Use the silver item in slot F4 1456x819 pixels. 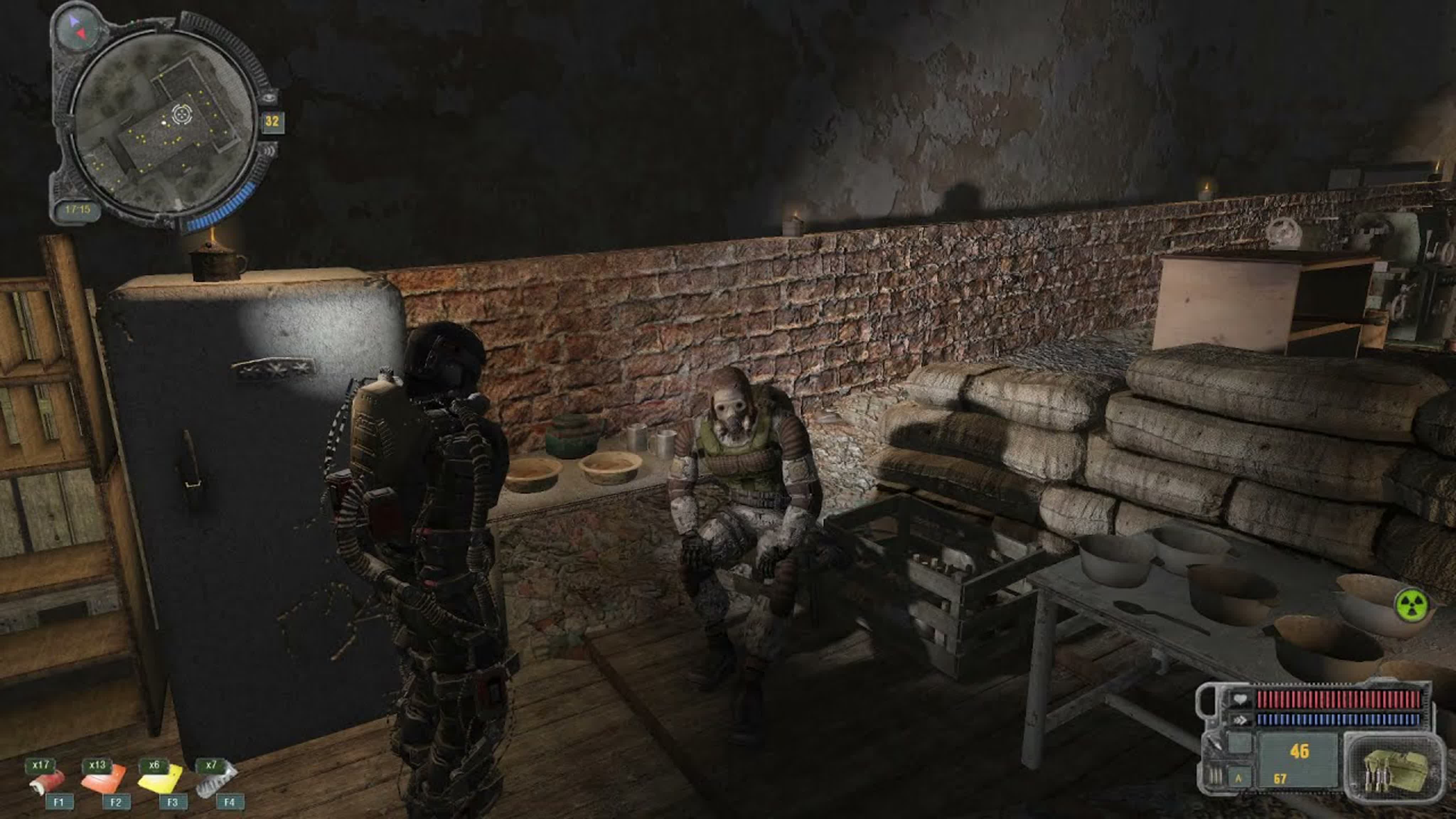point(216,780)
